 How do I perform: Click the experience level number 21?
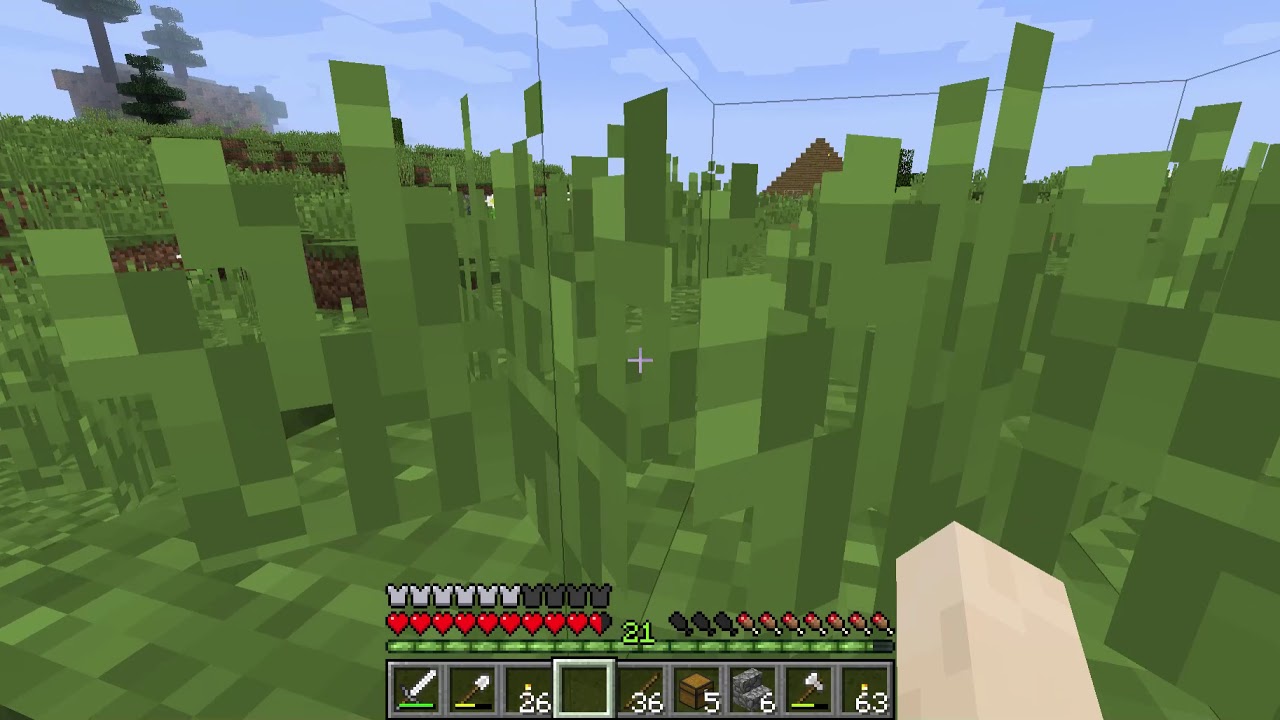[637, 633]
